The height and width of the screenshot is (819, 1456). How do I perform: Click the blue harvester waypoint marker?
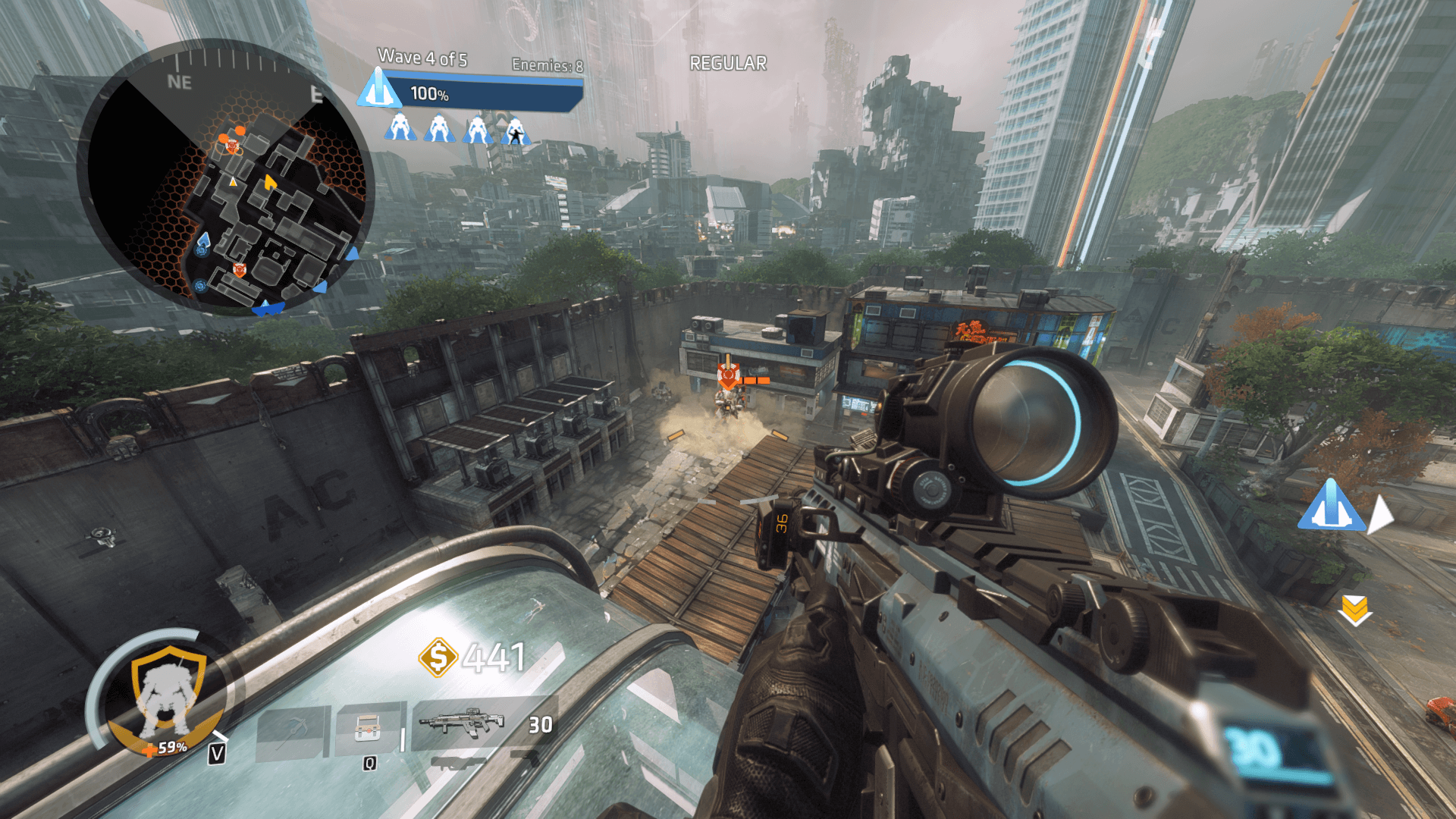coord(1331,506)
